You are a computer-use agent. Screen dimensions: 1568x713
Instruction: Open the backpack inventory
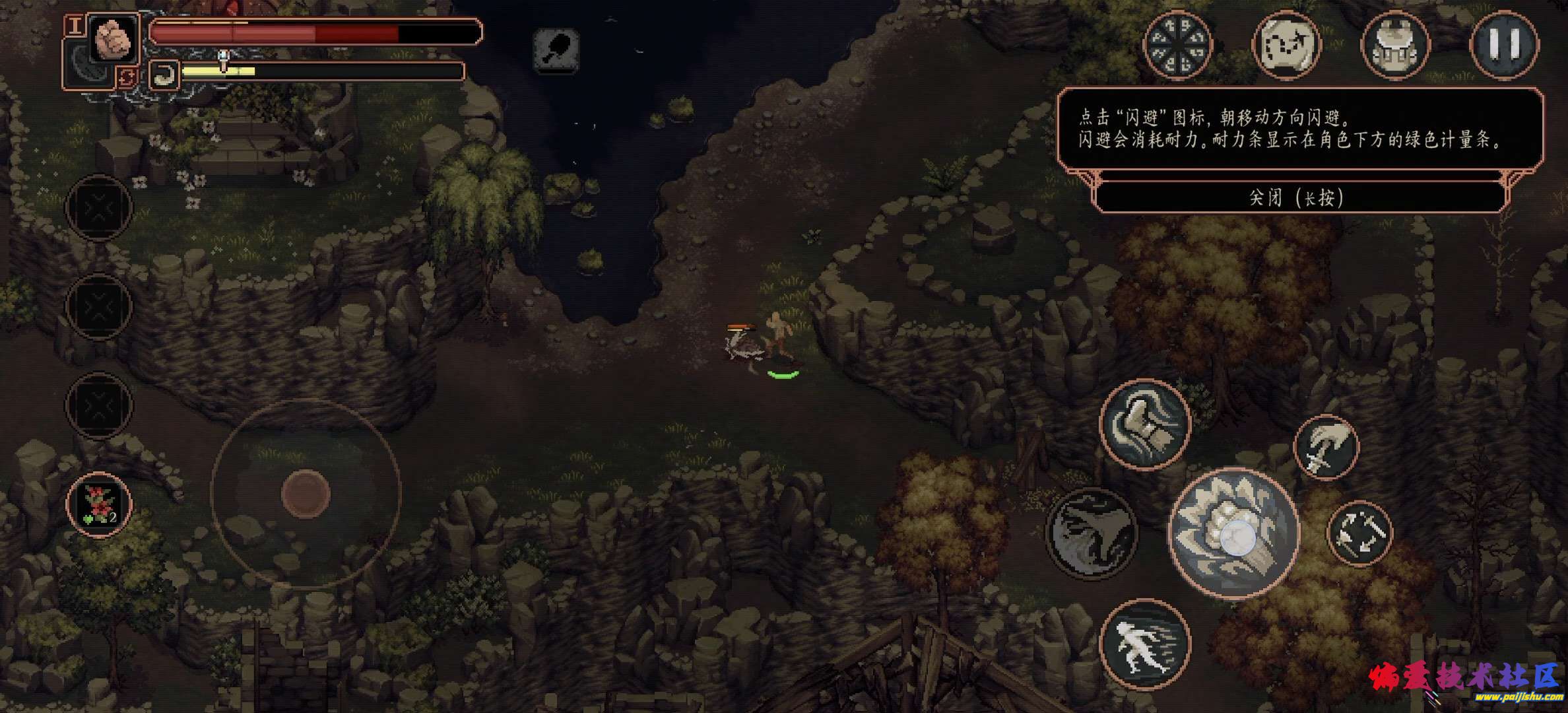(x=1396, y=45)
